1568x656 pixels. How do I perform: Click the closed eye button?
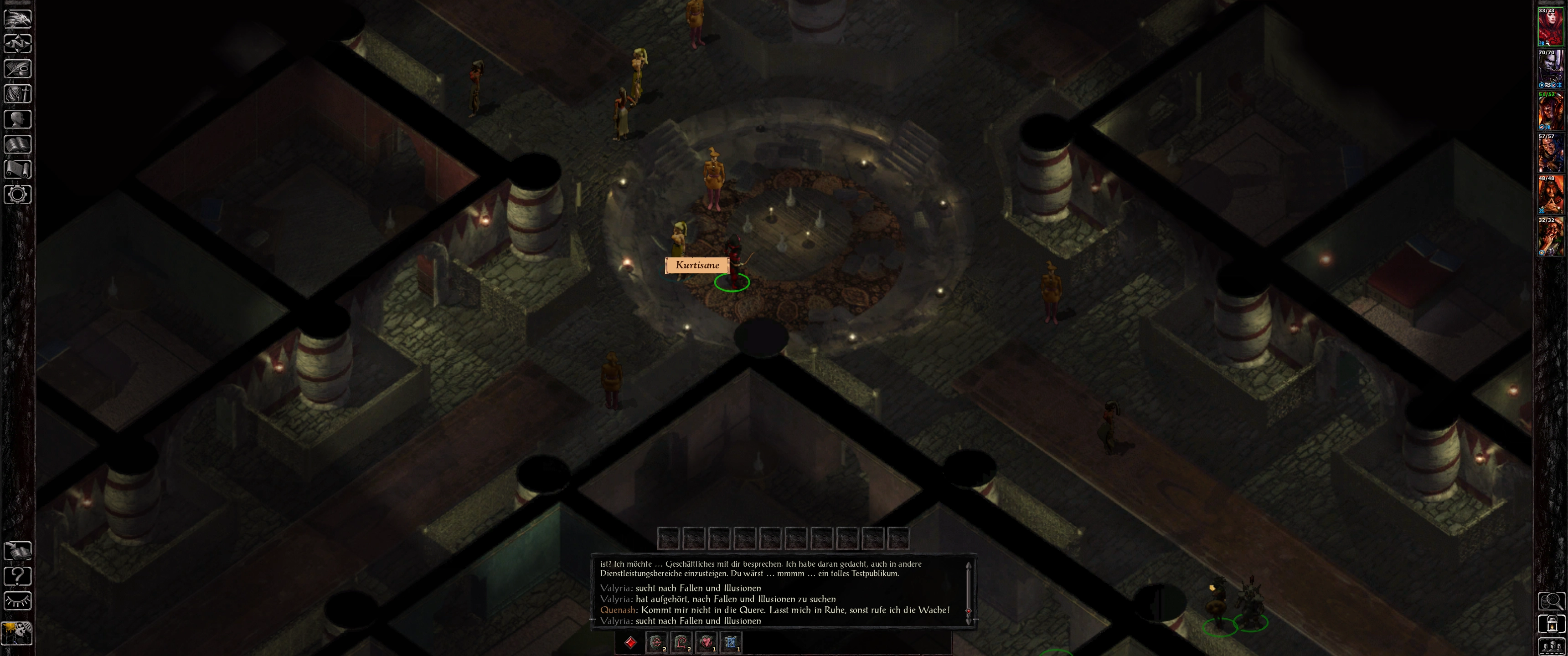18,600
